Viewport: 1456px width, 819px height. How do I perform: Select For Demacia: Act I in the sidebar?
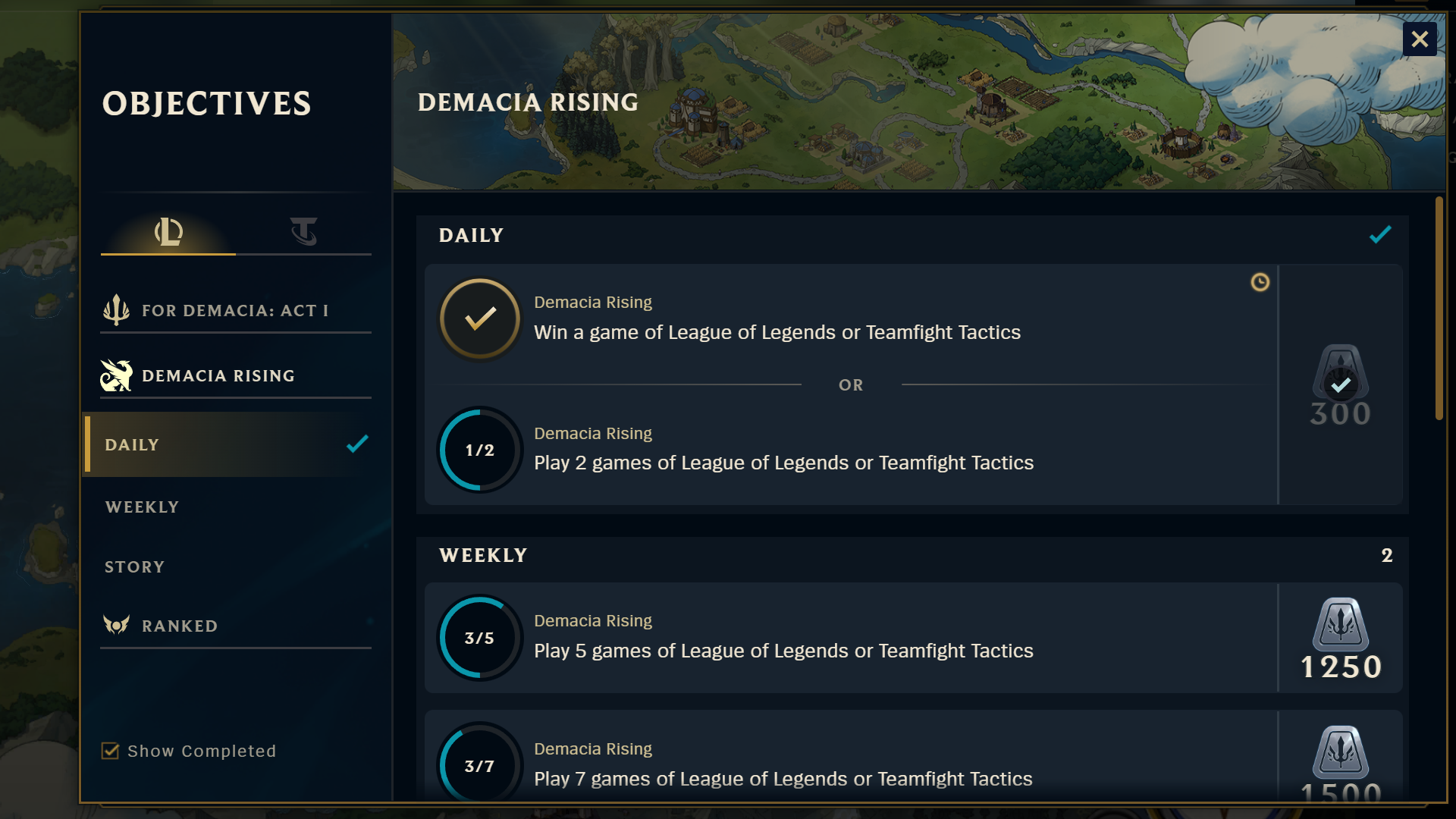click(235, 309)
